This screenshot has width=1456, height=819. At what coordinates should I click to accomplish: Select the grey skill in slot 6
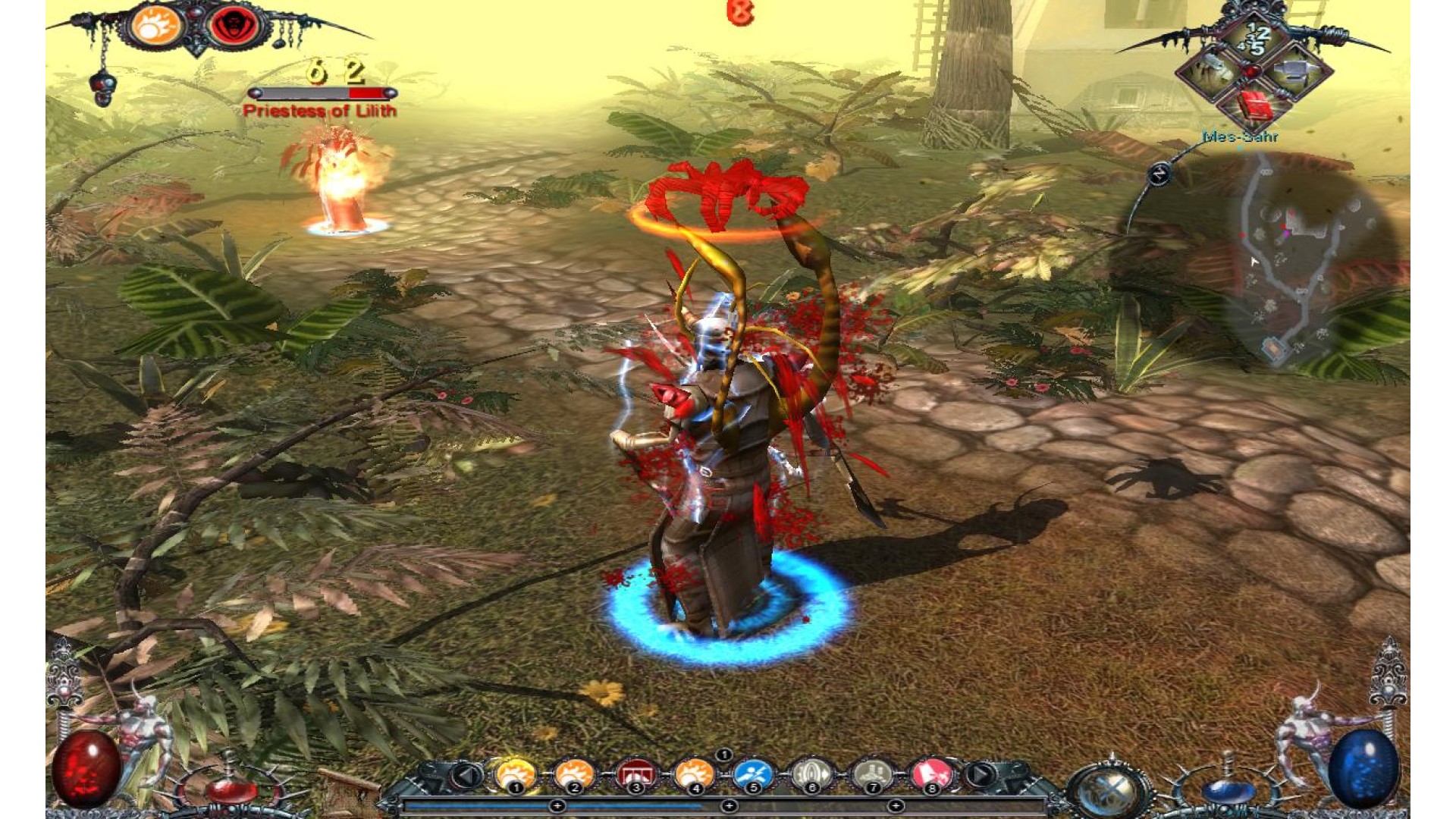click(811, 773)
